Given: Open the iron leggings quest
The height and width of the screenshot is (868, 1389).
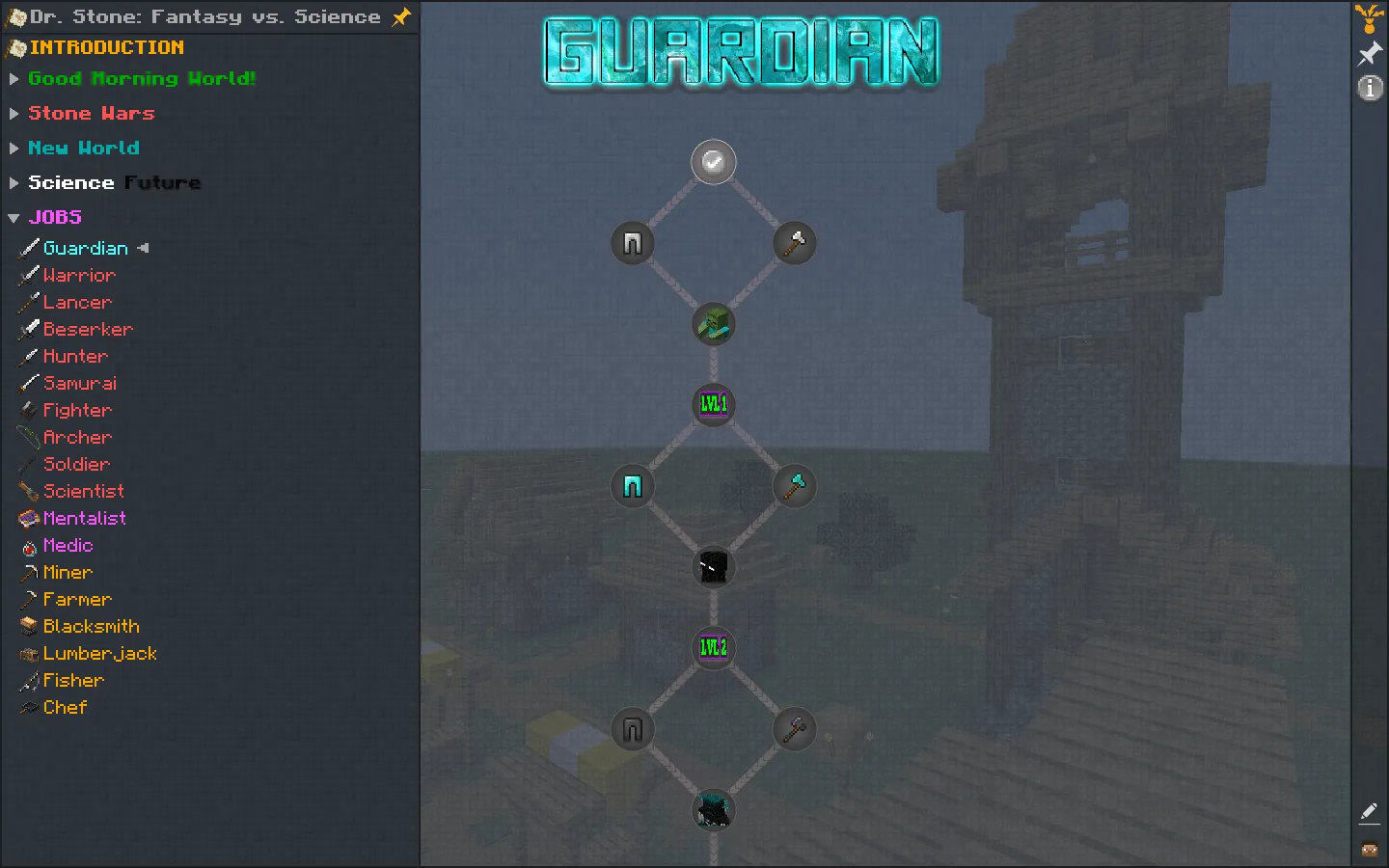Looking at the screenshot, I should pyautogui.click(x=632, y=243).
